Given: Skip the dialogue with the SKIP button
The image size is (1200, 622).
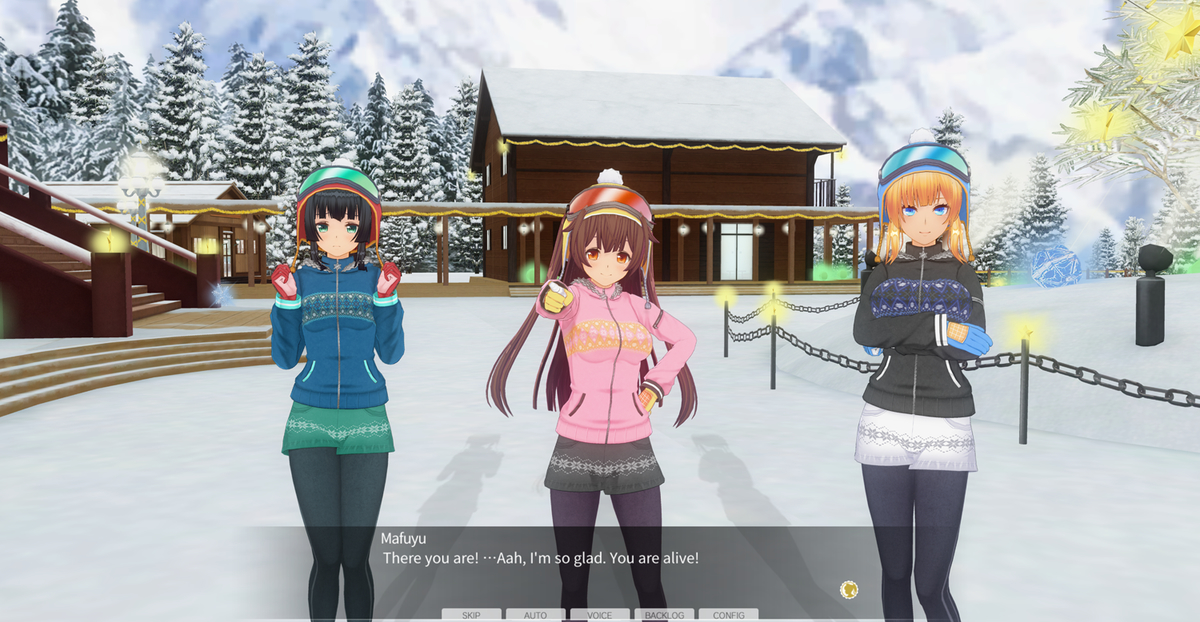Looking at the screenshot, I should pyautogui.click(x=471, y=615).
